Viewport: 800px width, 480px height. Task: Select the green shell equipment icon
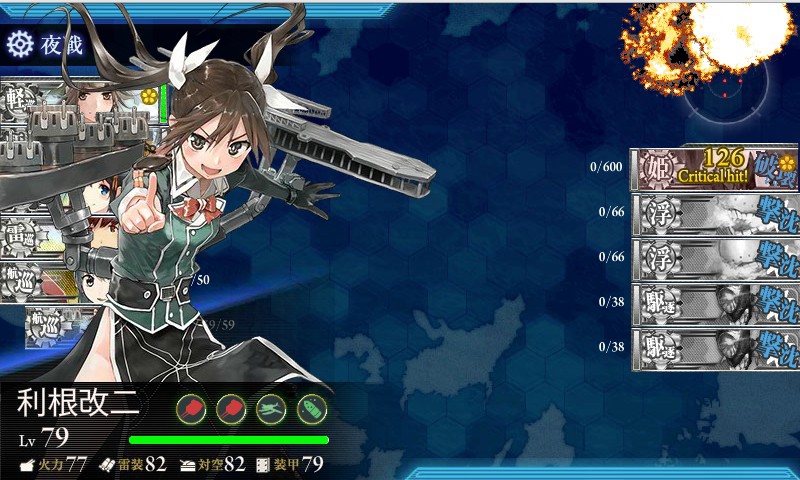tap(312, 408)
